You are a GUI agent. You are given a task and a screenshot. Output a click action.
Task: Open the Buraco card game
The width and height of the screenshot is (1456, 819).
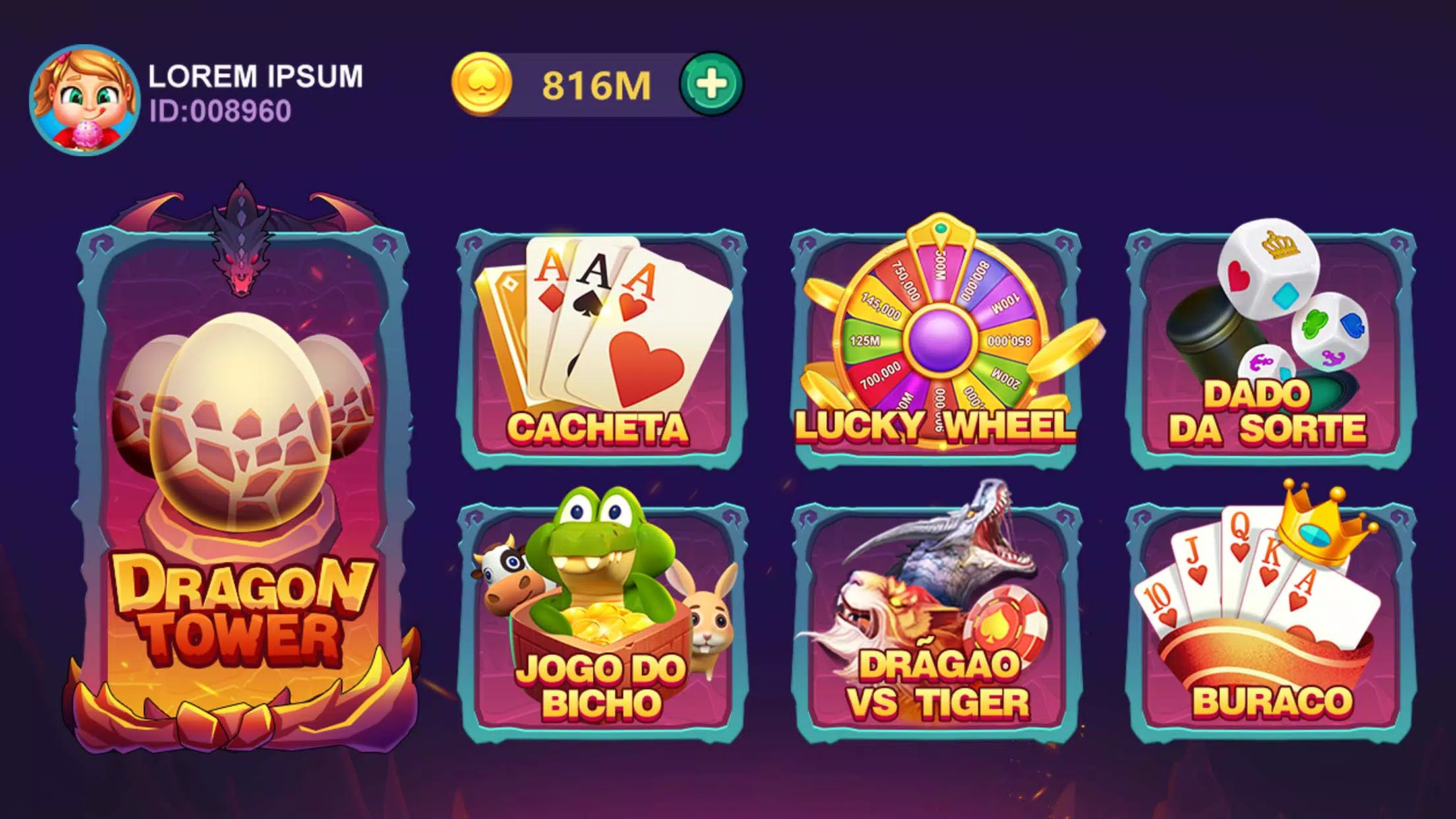point(1270,620)
